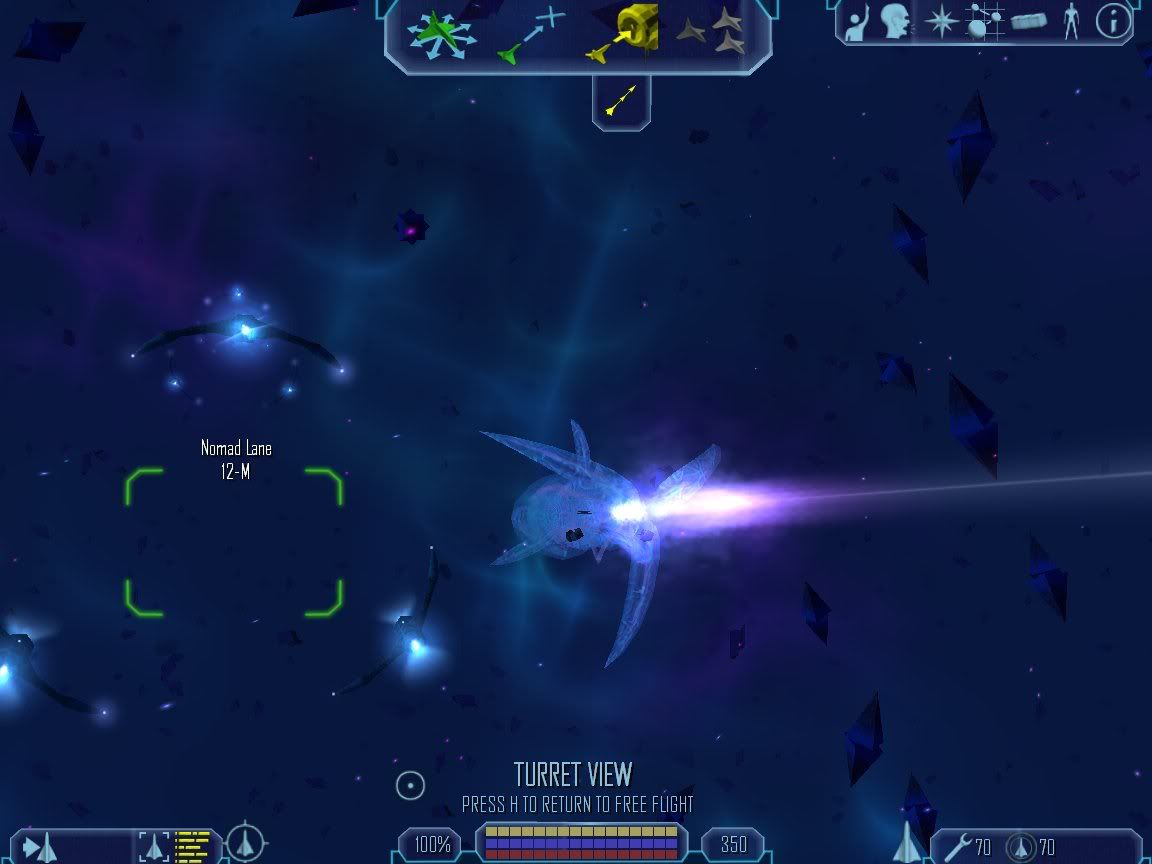Open the talking head story log
The width and height of the screenshot is (1152, 864).
[x=895, y=22]
